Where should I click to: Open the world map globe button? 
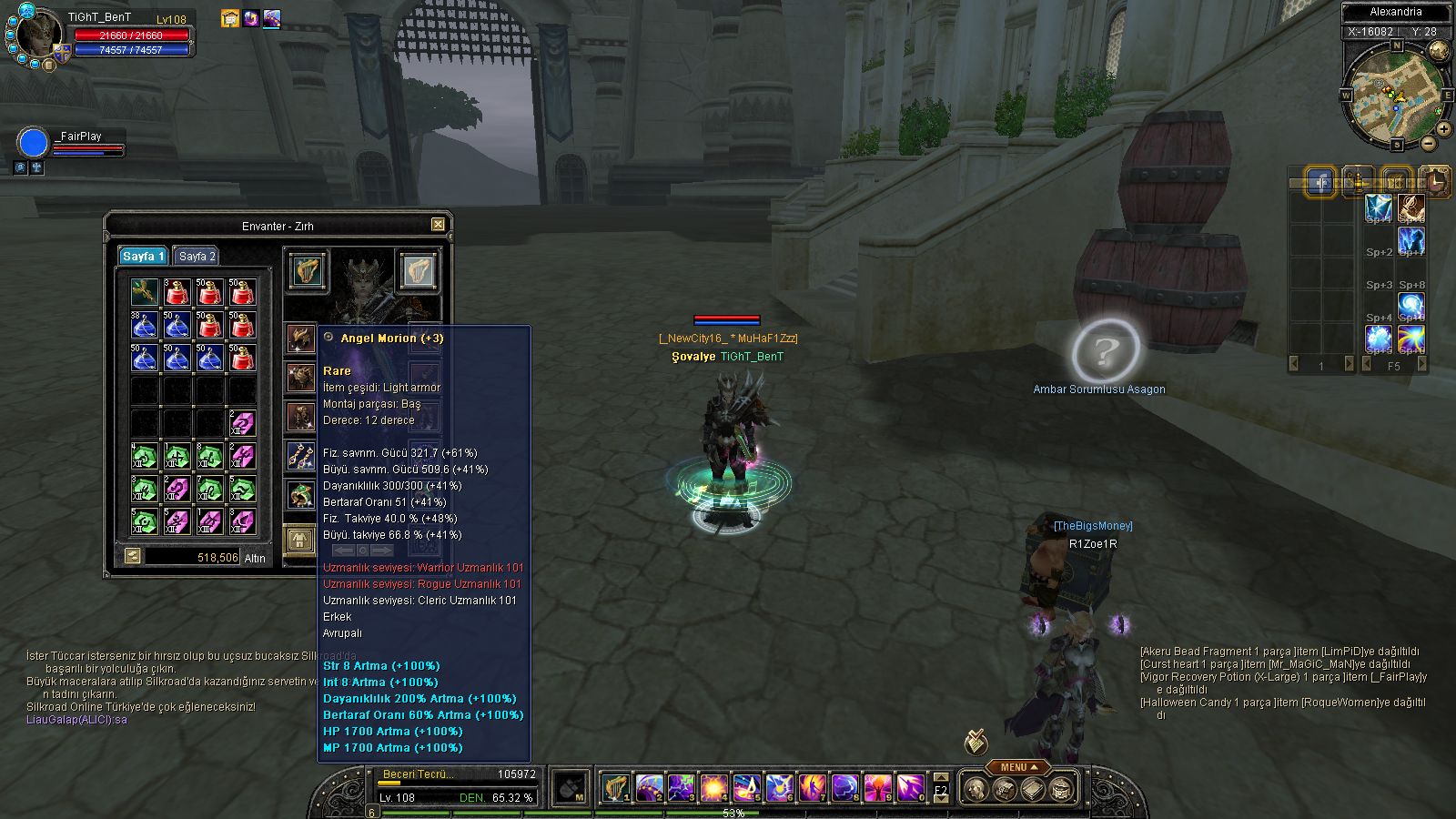(1439, 50)
